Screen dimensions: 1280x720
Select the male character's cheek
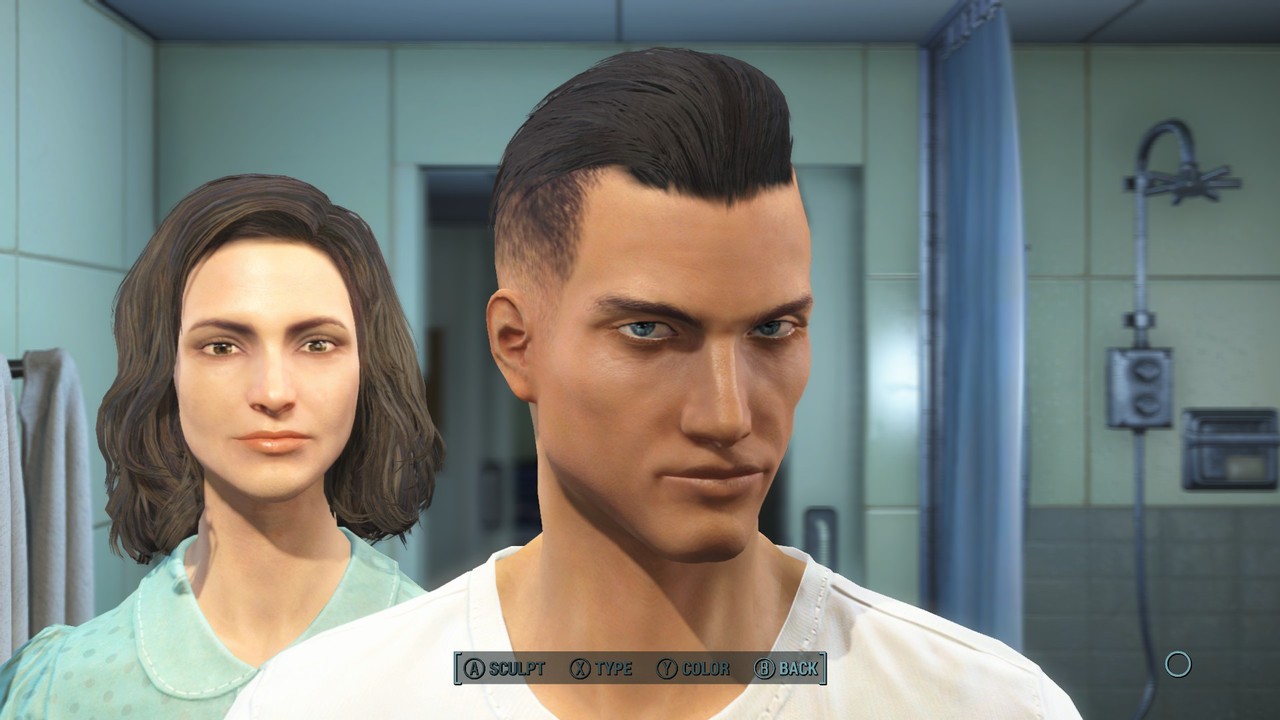point(600,430)
